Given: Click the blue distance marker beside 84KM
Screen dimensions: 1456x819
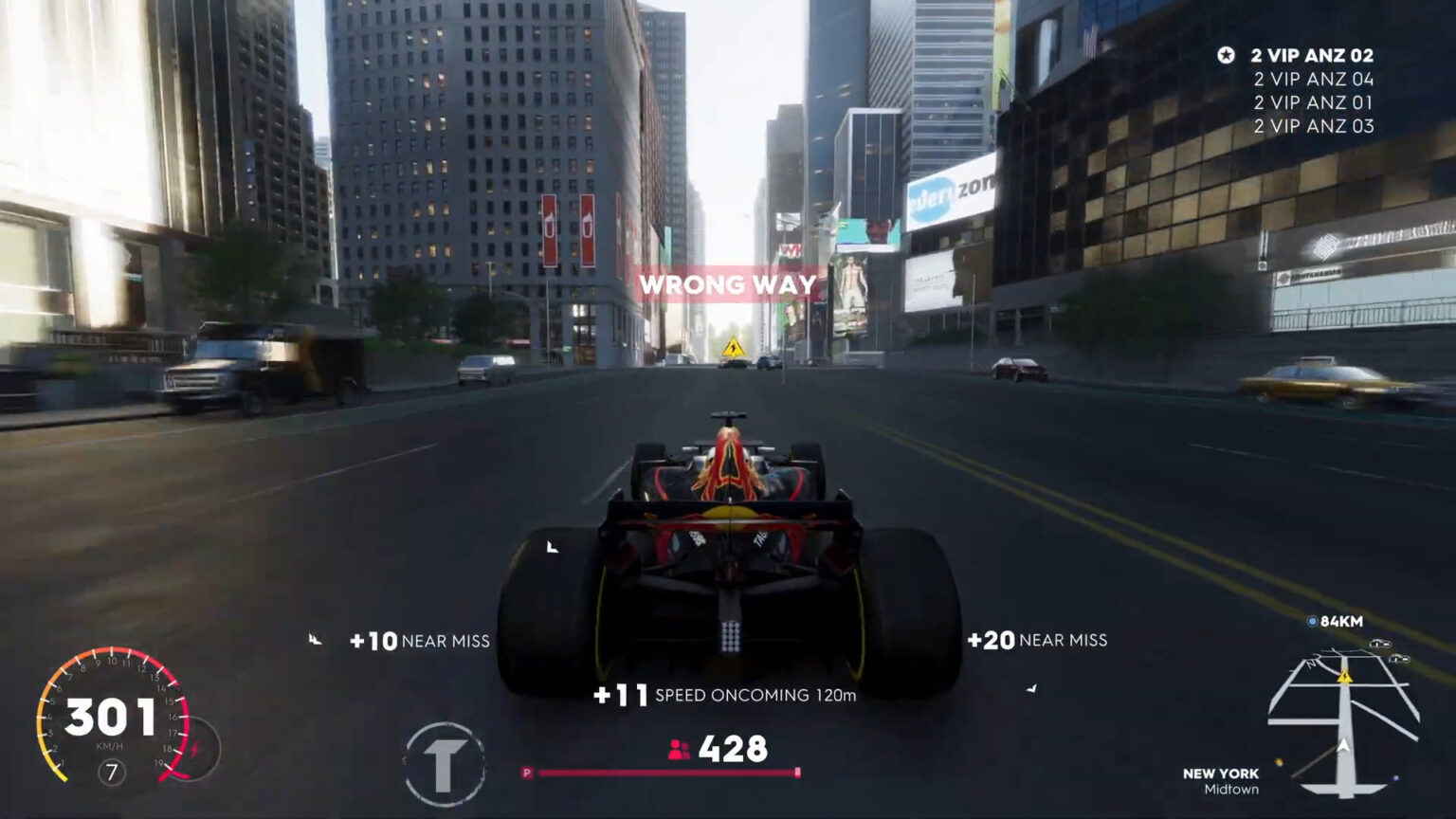Looking at the screenshot, I should coord(1312,621).
